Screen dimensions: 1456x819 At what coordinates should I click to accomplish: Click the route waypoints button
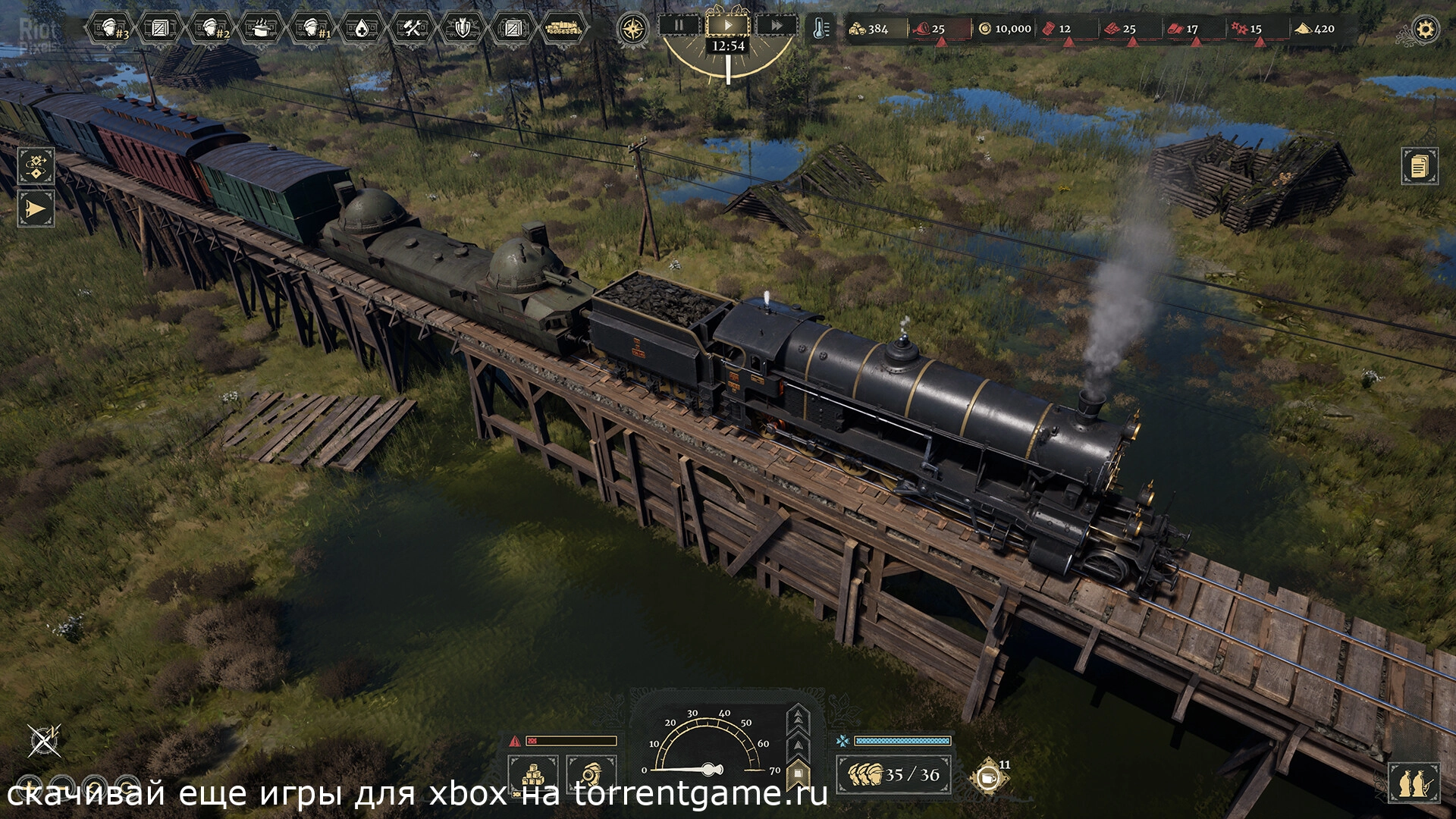(36, 166)
